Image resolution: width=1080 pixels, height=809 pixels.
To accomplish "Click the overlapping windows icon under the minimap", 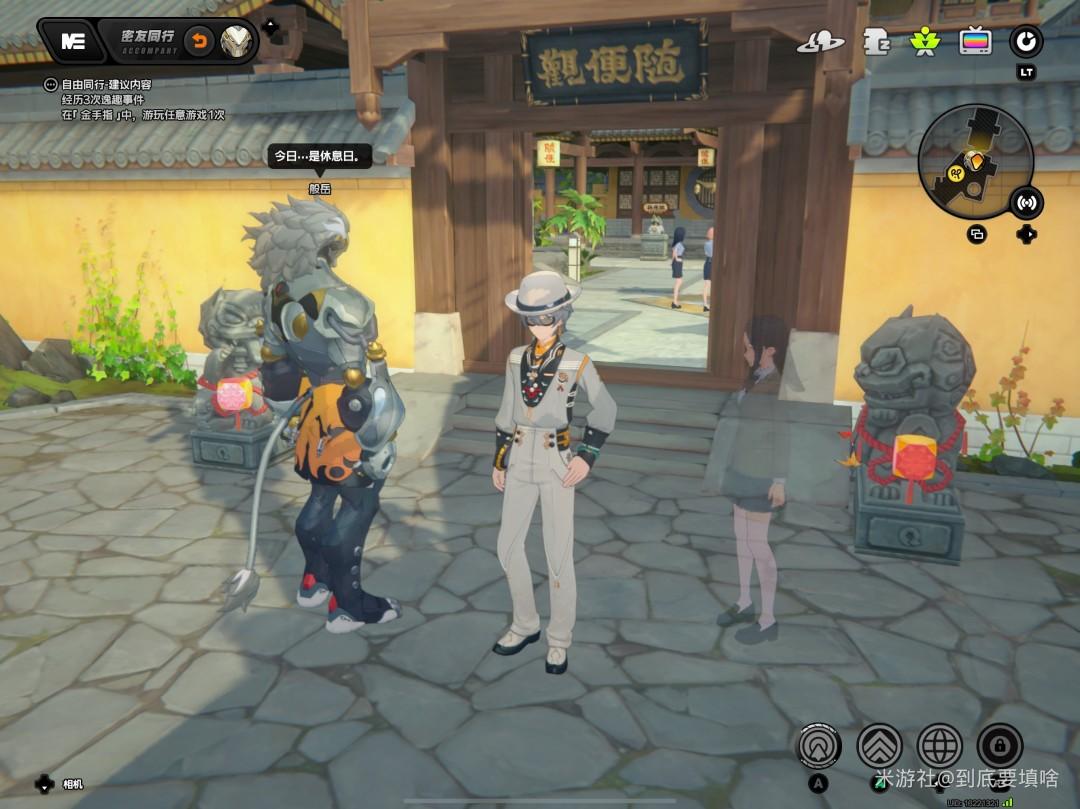I will point(977,235).
